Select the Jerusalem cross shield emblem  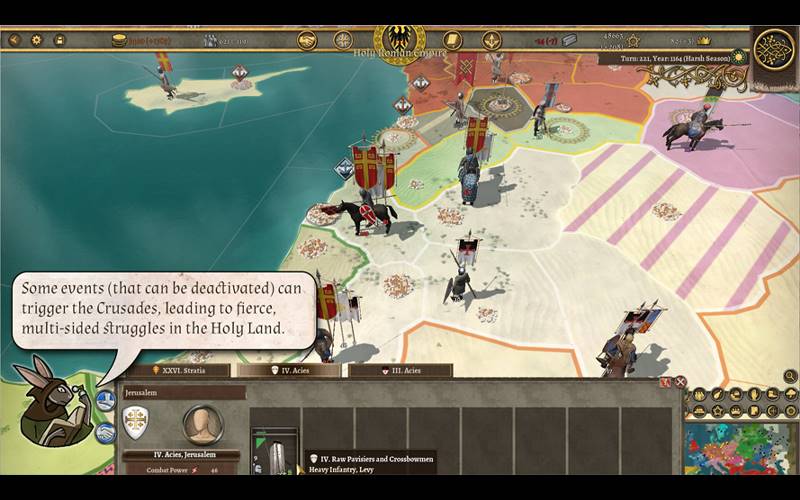point(135,422)
